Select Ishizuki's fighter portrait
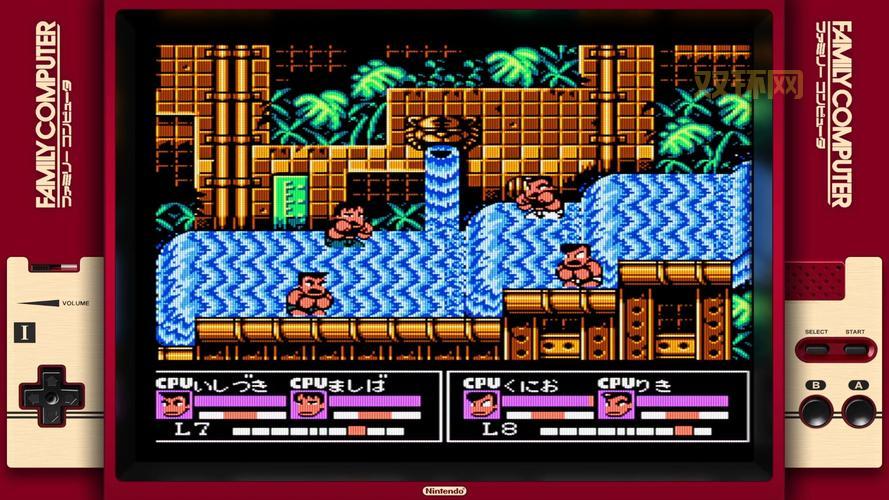 173,405
